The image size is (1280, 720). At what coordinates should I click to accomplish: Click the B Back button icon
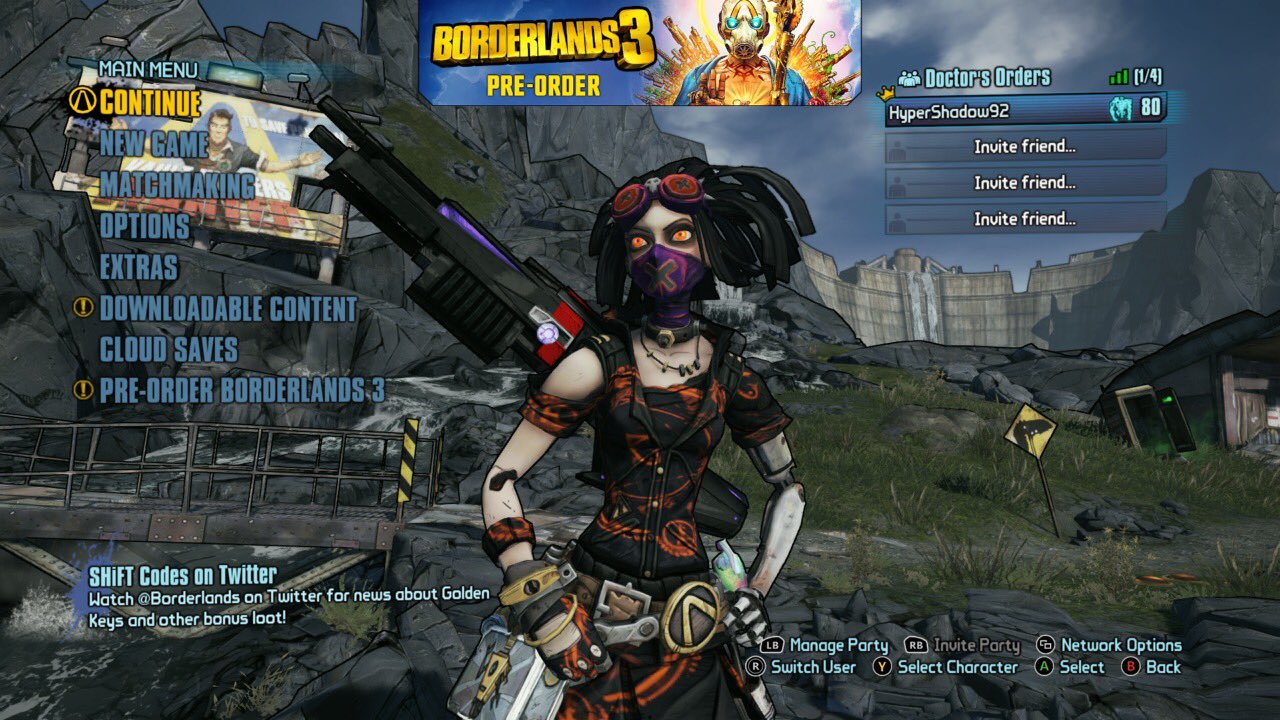(x=1131, y=666)
